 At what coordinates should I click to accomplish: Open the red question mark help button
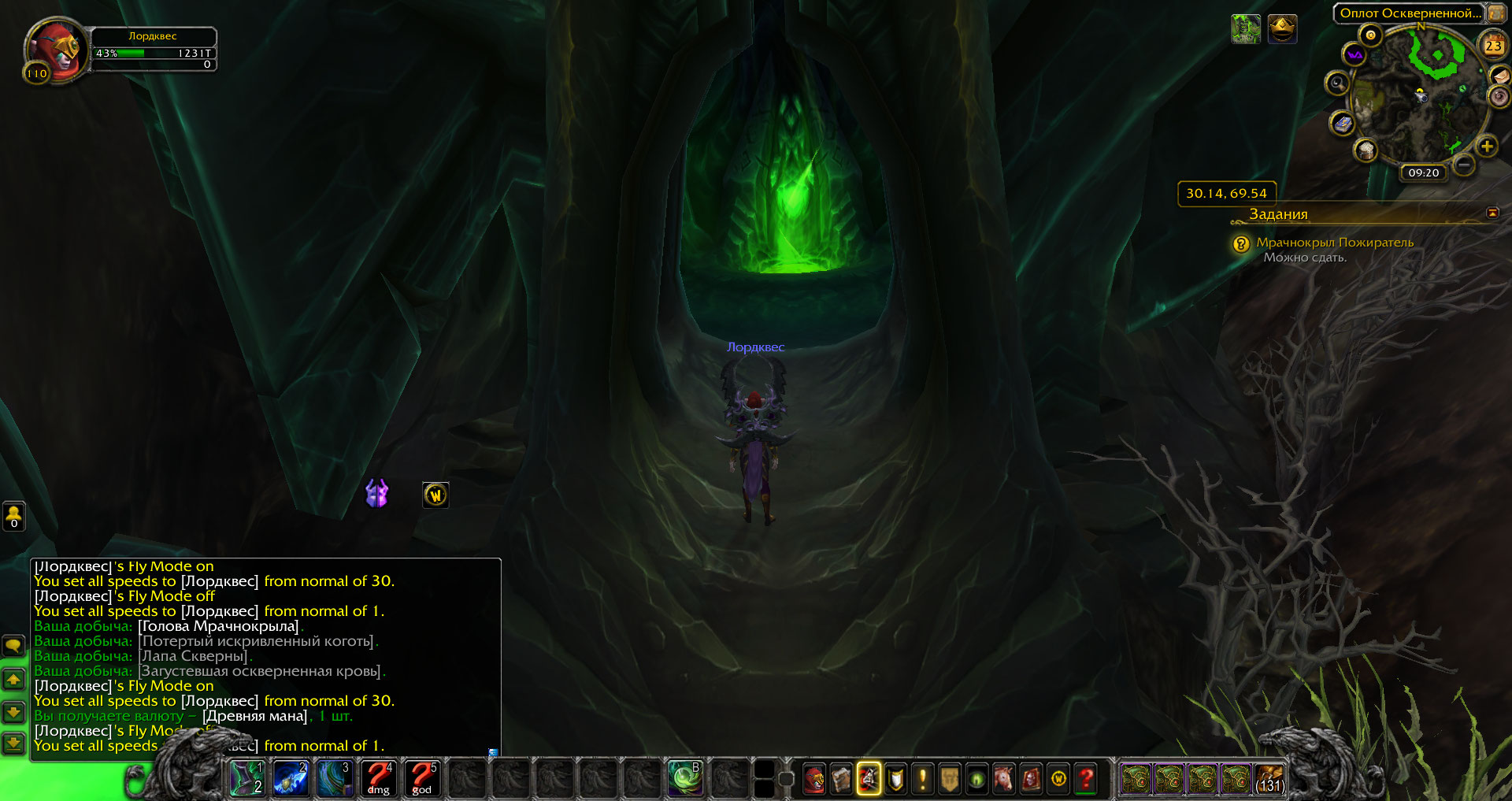[x=1087, y=779]
